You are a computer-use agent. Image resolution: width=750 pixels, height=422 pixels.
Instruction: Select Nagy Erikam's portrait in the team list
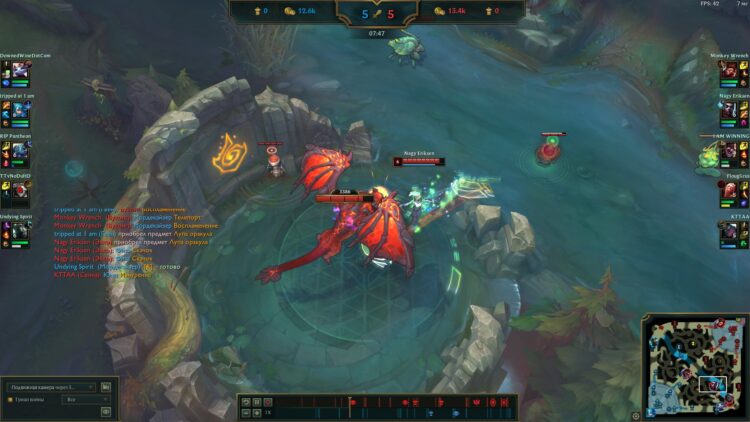729,108
